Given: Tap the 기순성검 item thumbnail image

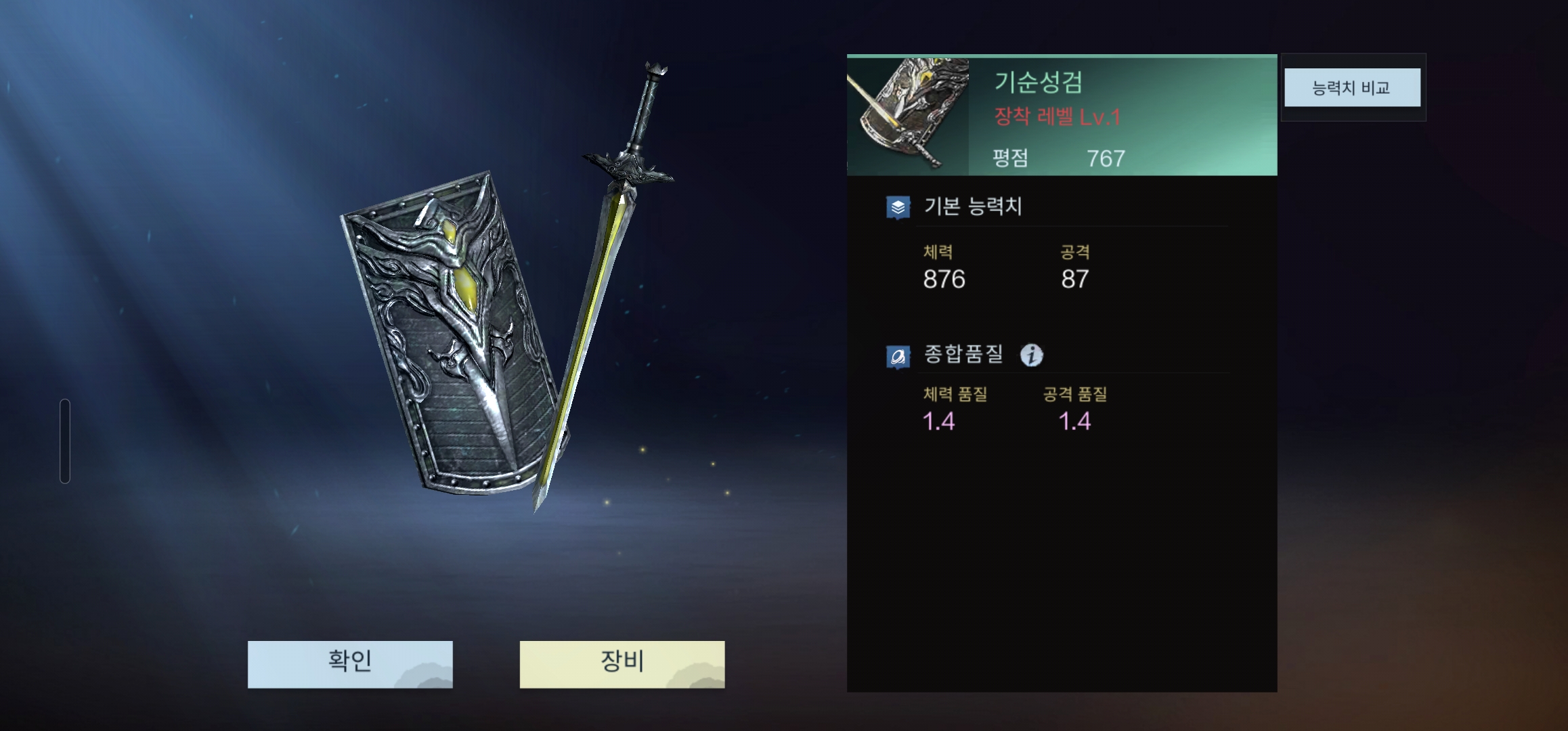Looking at the screenshot, I should [x=907, y=115].
